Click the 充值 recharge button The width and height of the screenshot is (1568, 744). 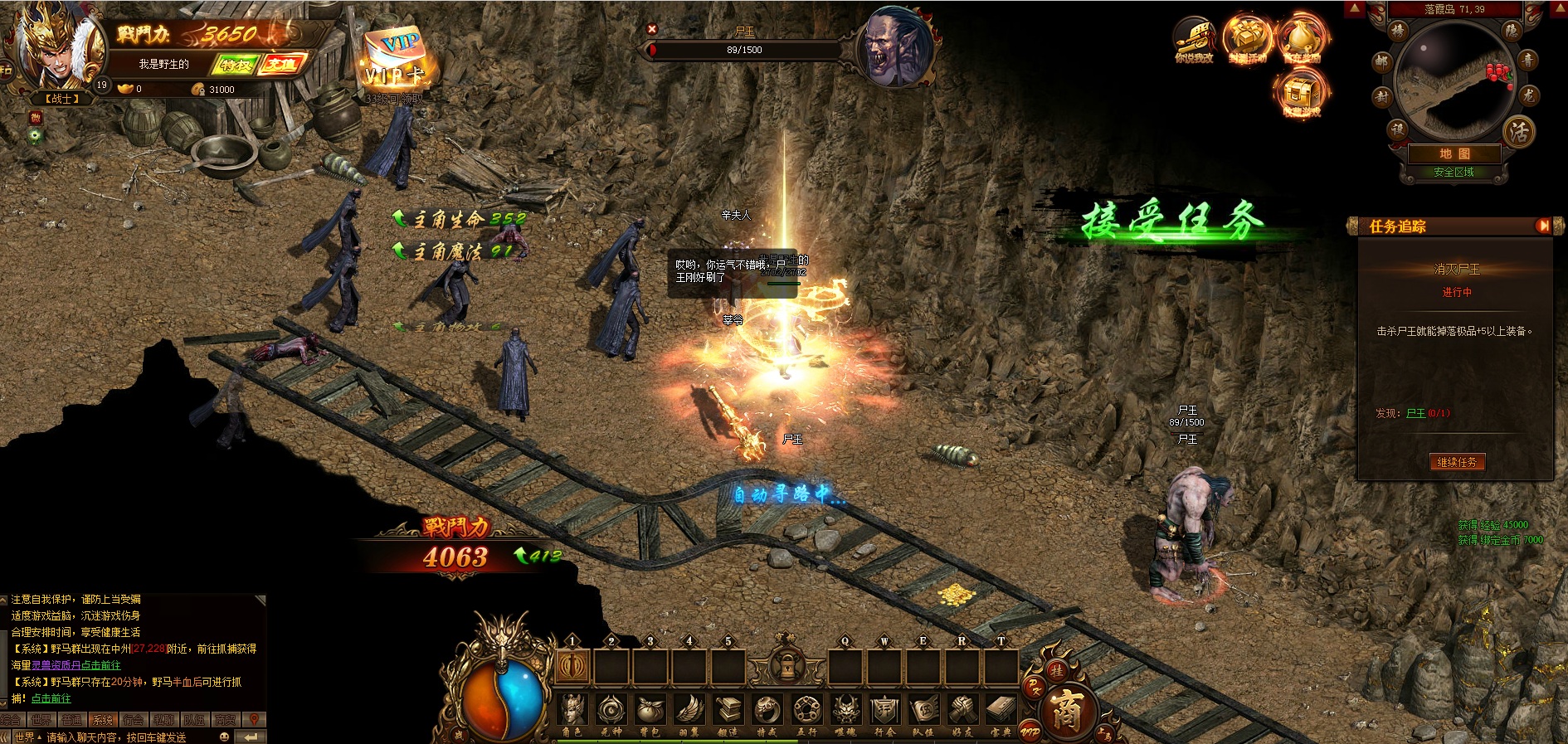pos(282,64)
